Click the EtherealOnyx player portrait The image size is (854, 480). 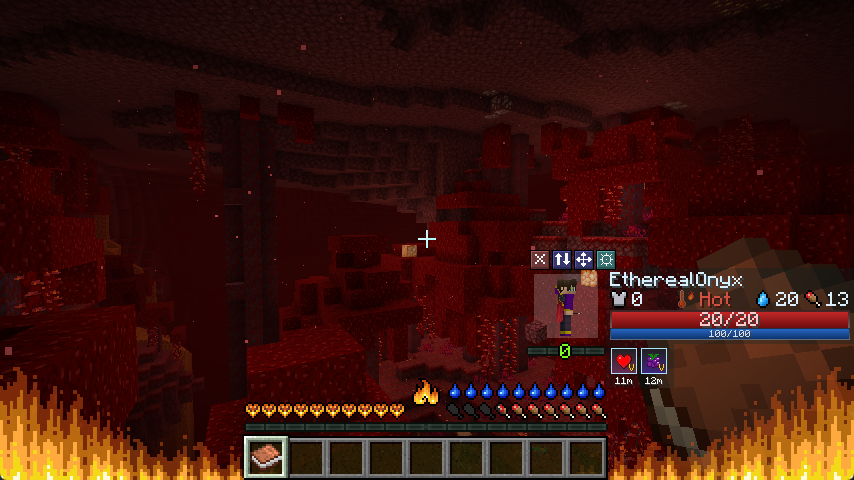tap(566, 306)
